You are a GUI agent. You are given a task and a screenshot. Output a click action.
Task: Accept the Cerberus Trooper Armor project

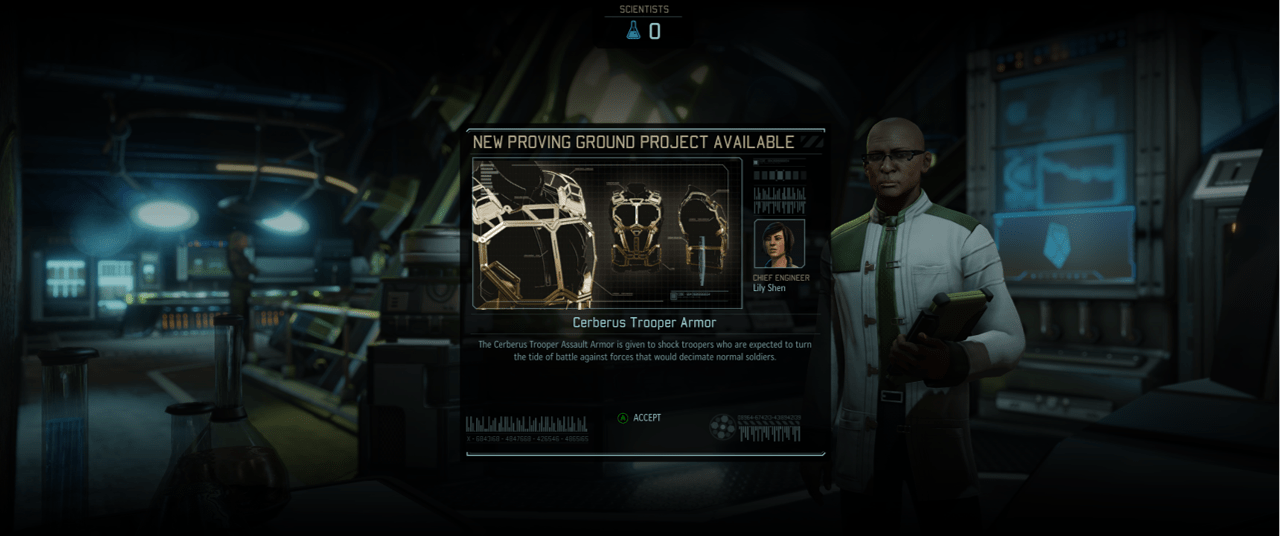[x=640, y=418]
